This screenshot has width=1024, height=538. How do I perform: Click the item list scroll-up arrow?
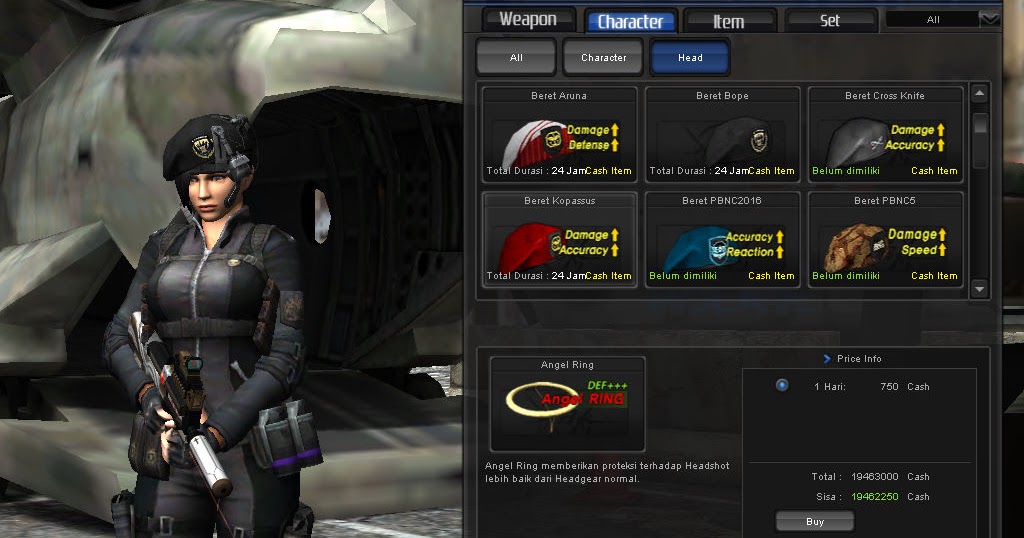pos(980,95)
